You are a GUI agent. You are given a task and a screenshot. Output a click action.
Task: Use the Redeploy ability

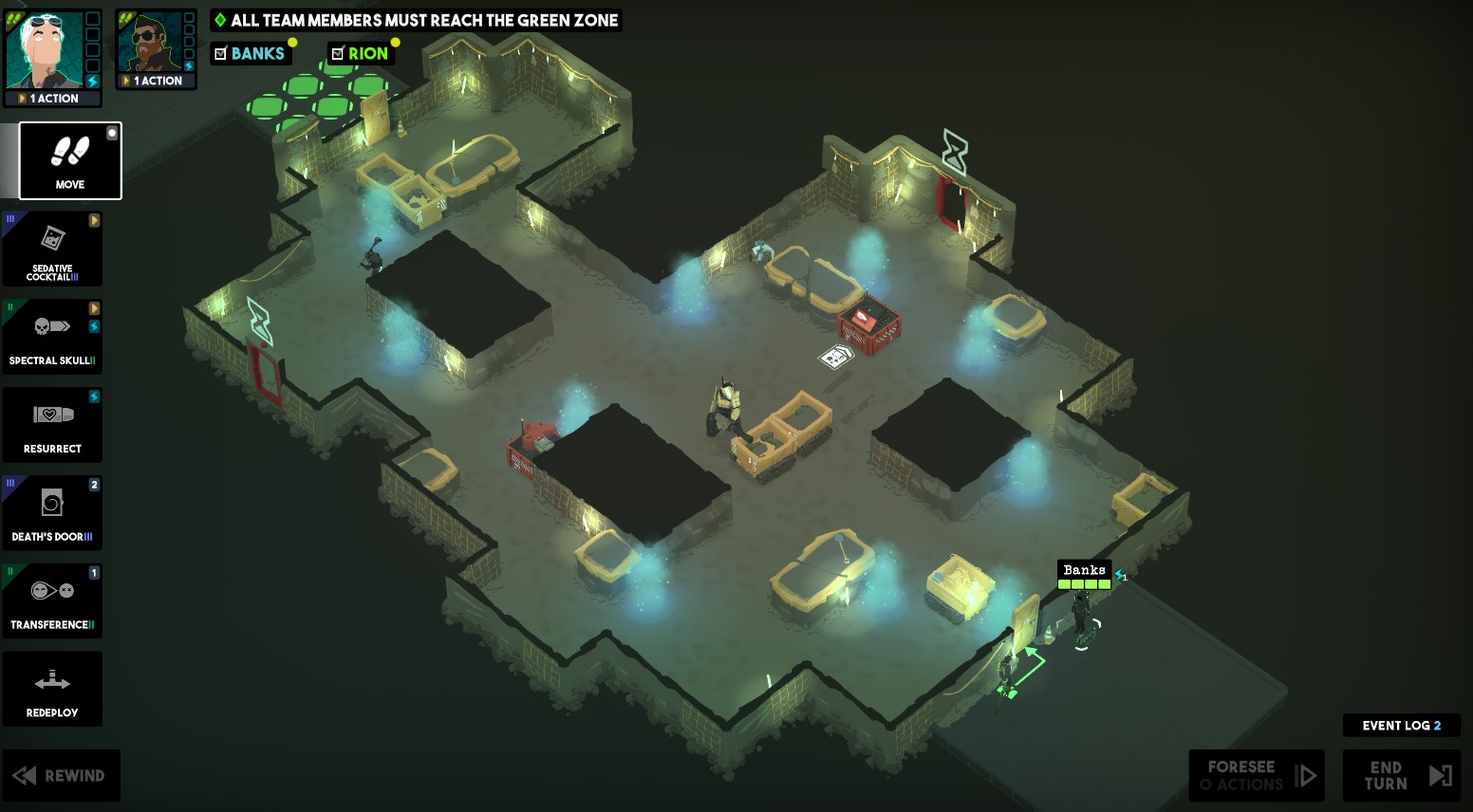tap(52, 689)
